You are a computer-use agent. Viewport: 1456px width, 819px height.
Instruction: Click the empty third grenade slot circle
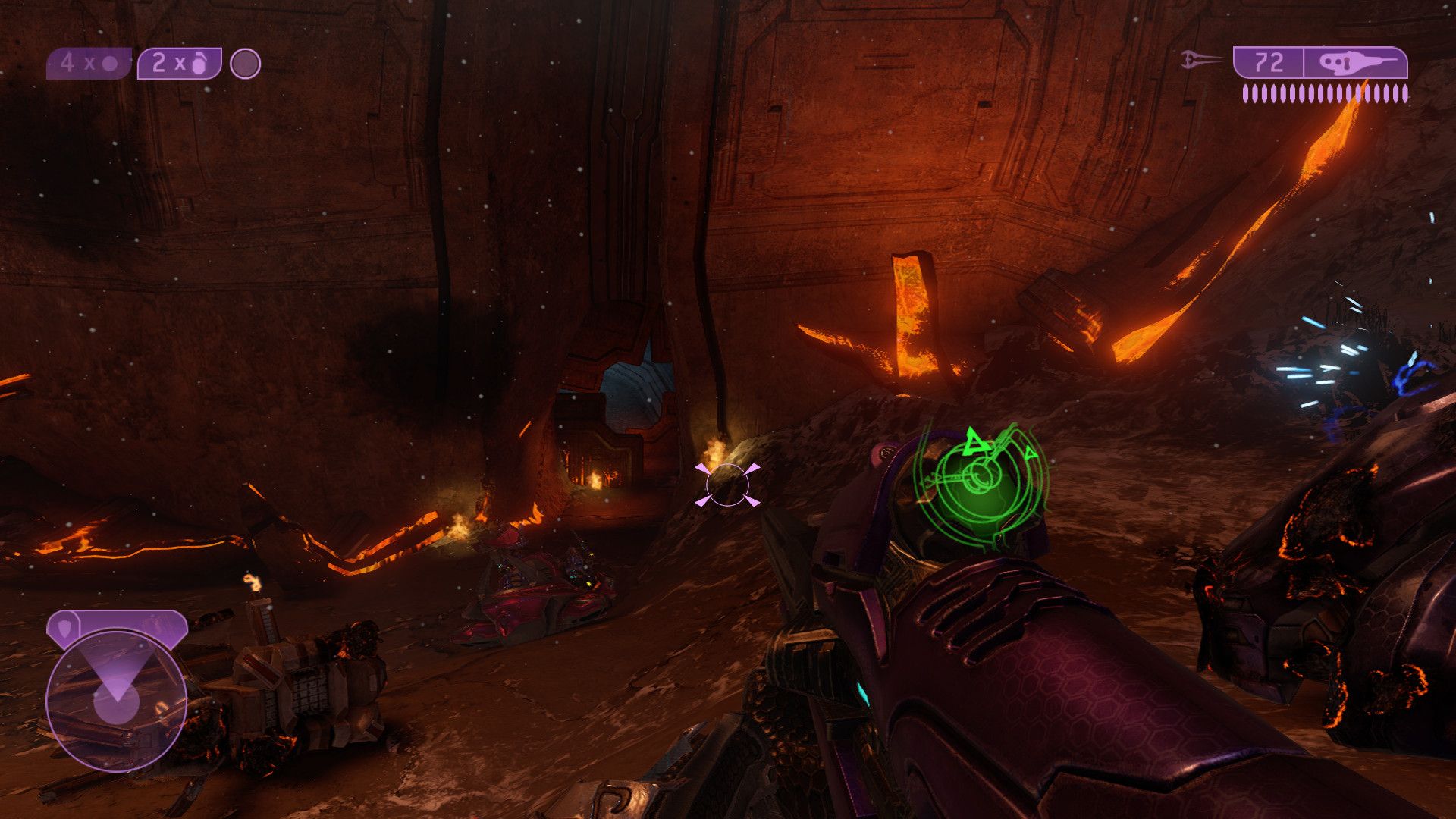pos(245,64)
